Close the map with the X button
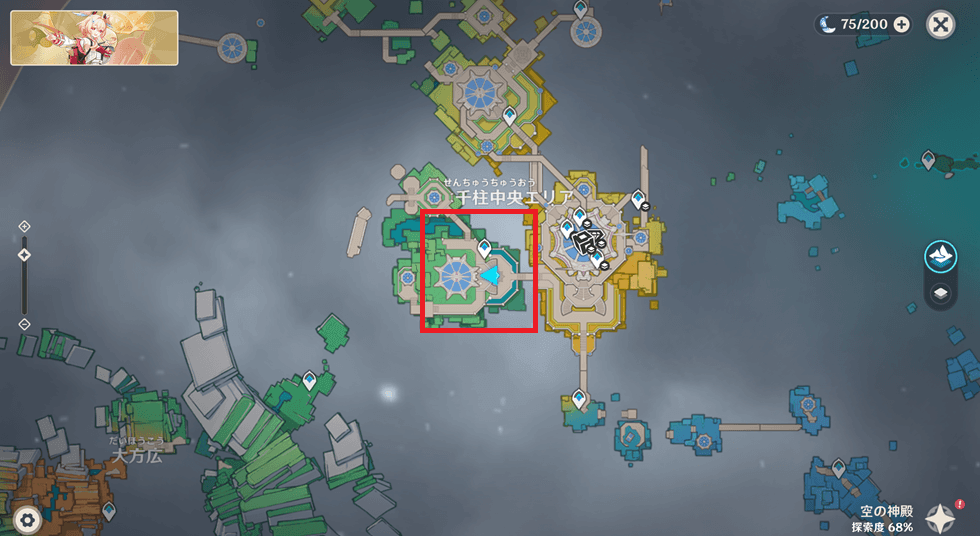This screenshot has width=980, height=536. click(941, 24)
